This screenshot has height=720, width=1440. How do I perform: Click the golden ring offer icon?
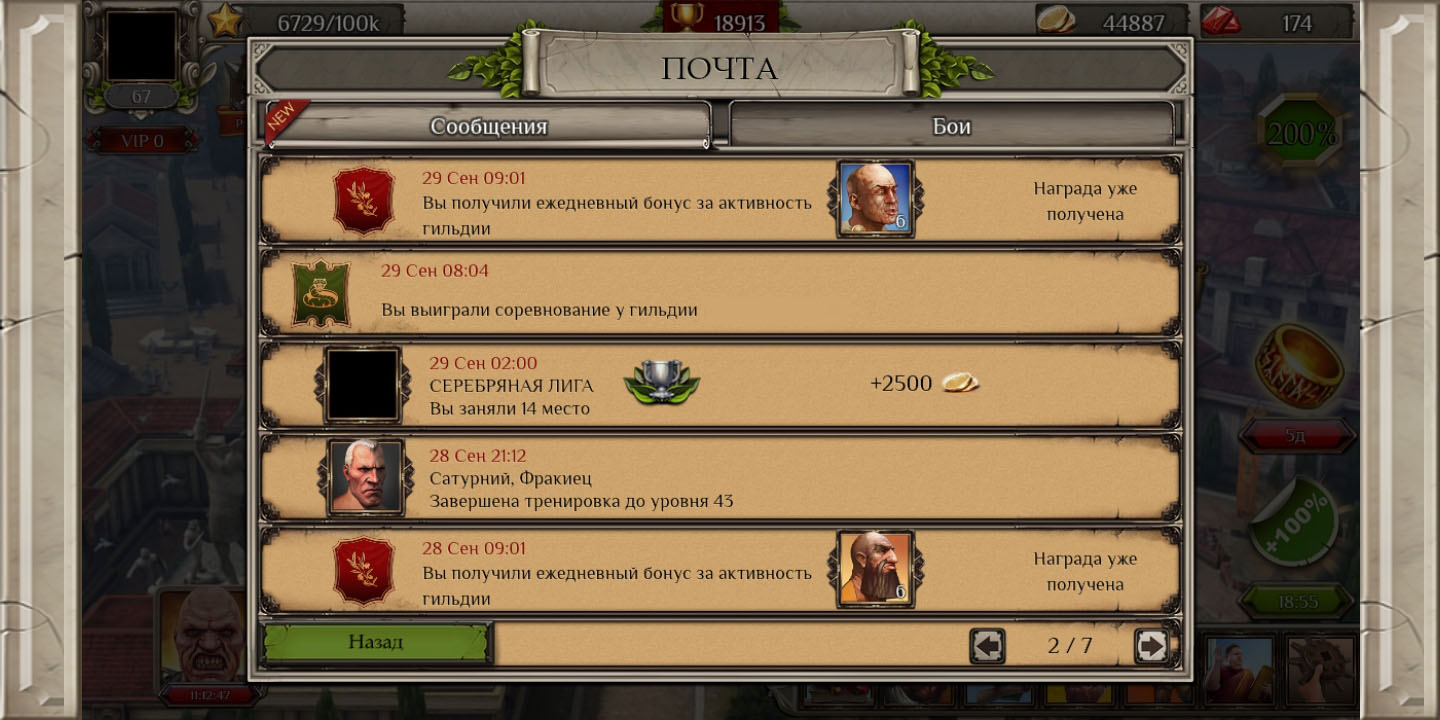point(1299,366)
